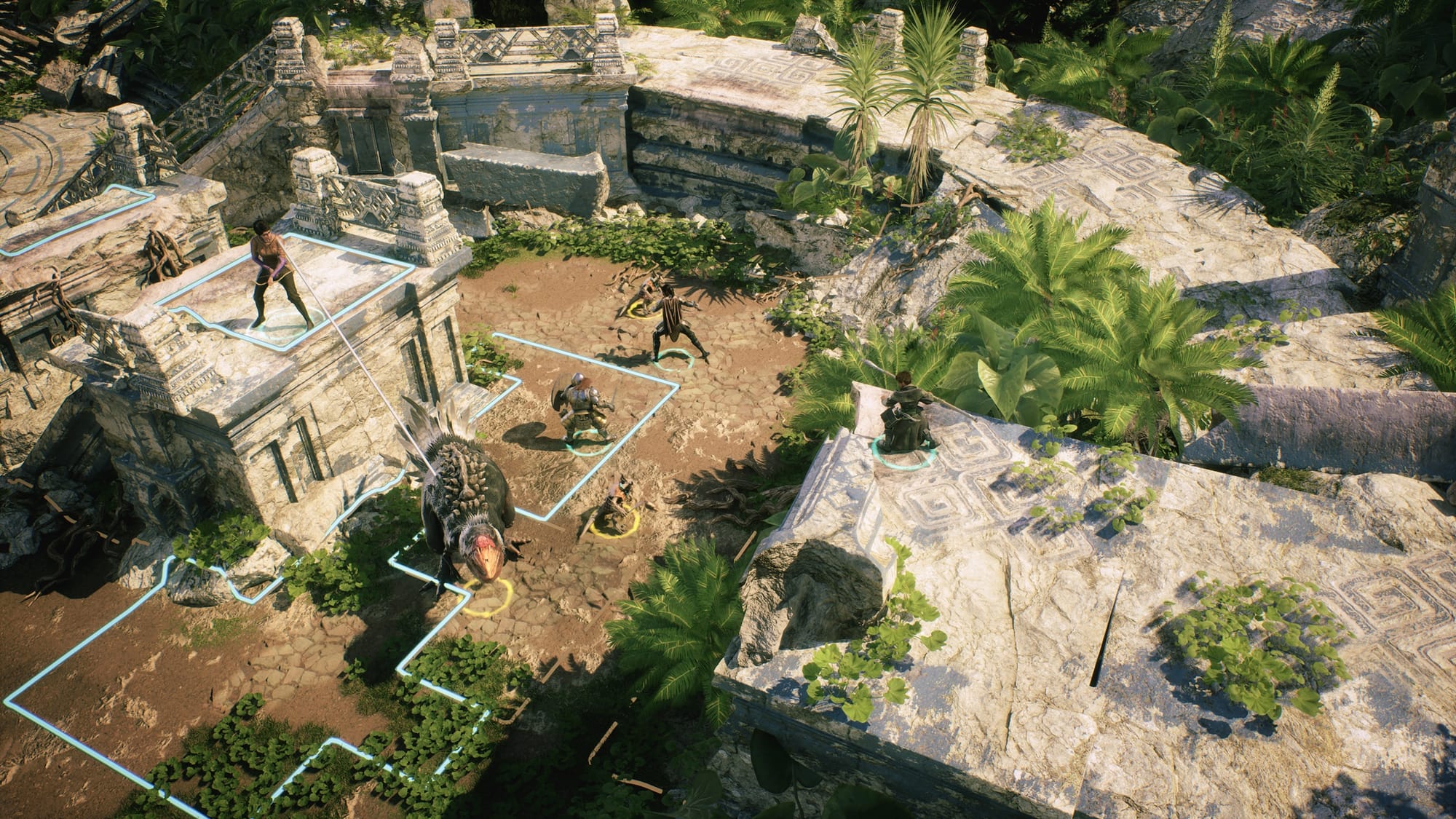Select the spear-wielding woman on the ruin
The image size is (1456, 819).
(268, 274)
